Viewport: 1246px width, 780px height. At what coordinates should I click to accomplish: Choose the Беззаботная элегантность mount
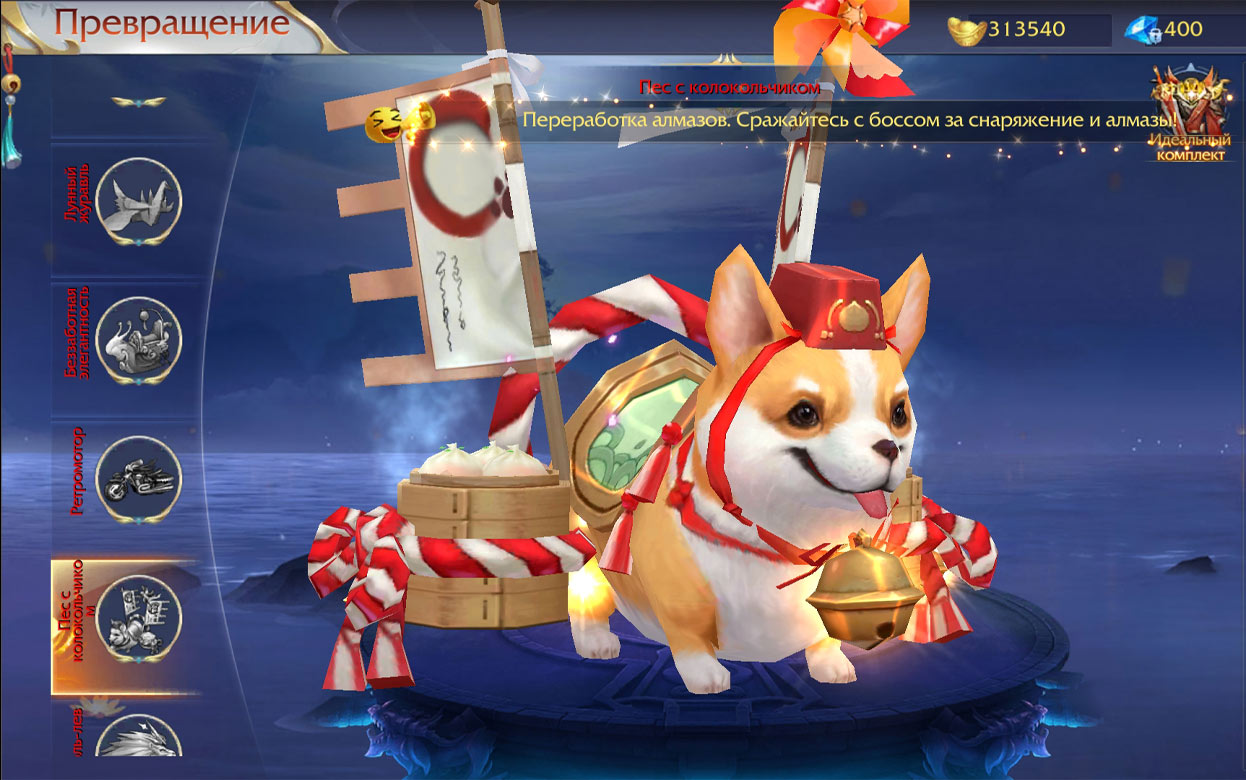pyautogui.click(x=140, y=339)
